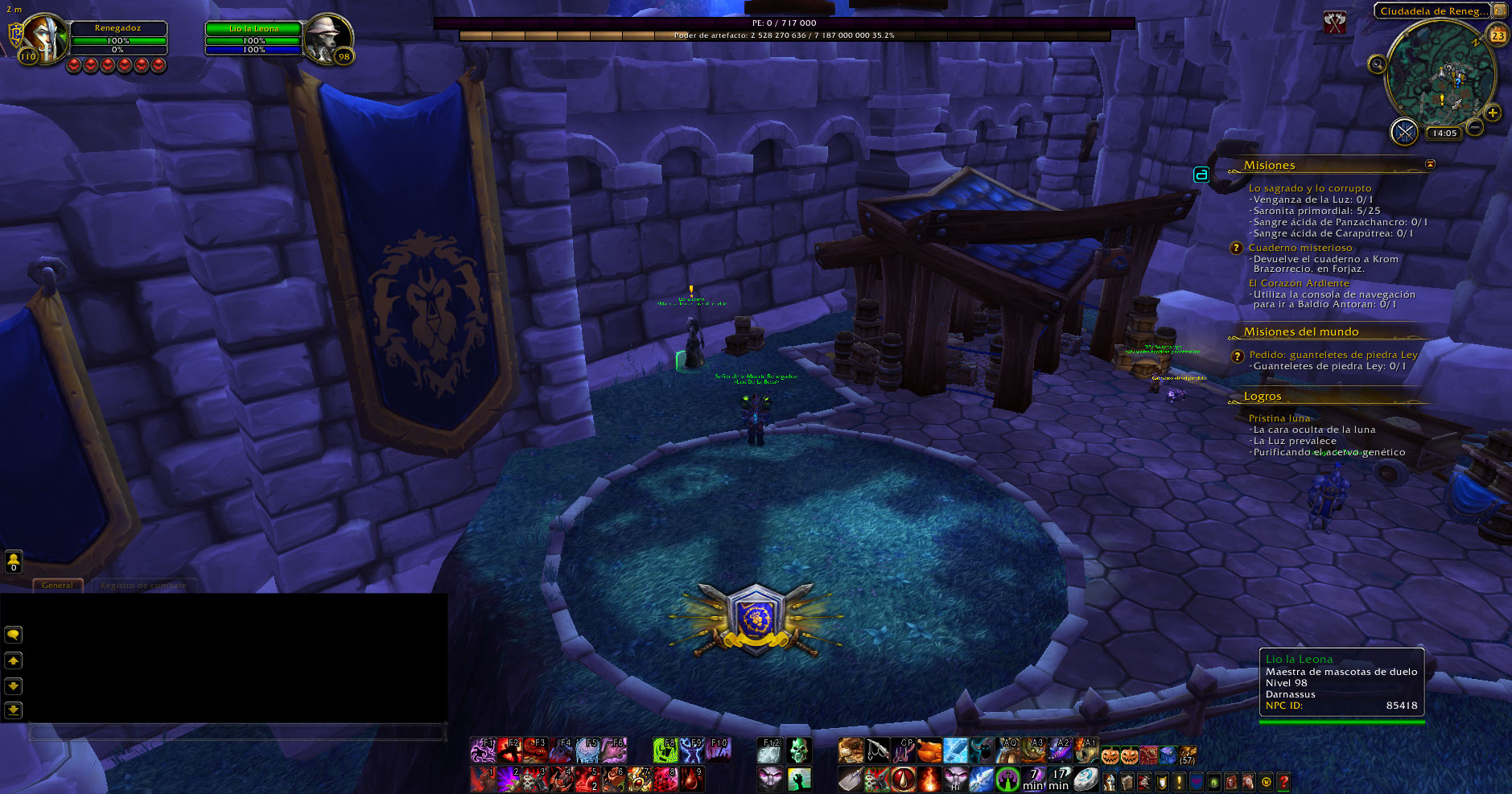Screen dimensions: 1512x794
Task: Toggle the minimap tracking magnifier
Action: pos(1378,64)
